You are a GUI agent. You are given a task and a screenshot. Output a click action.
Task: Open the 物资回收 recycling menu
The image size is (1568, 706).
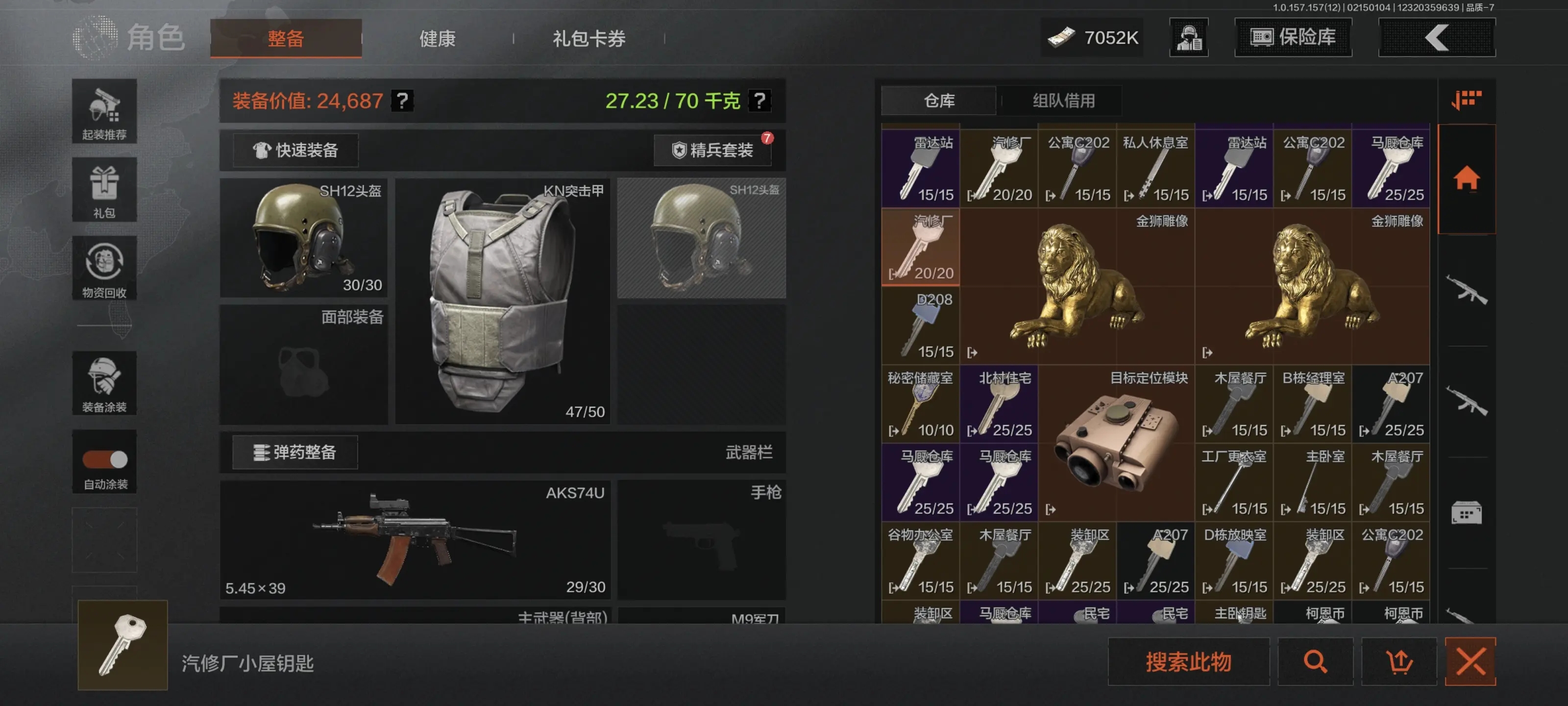tap(104, 268)
